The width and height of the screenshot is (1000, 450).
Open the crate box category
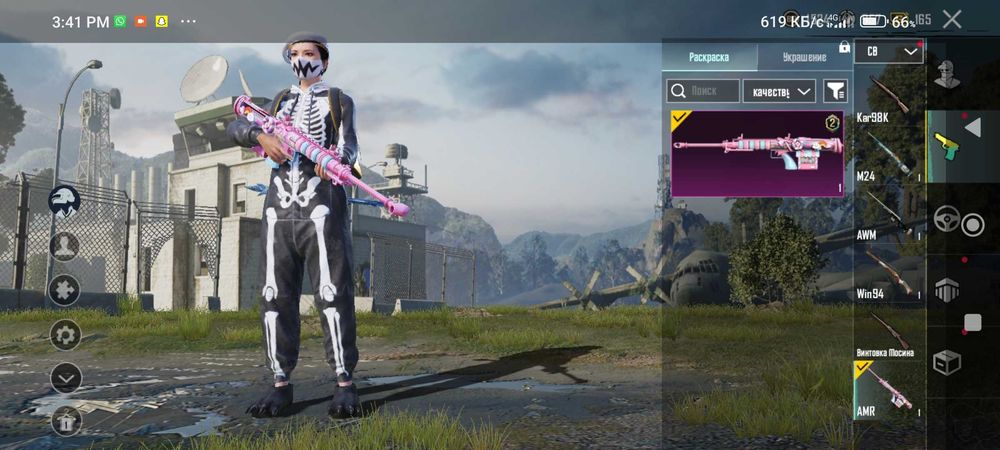pyautogui.click(x=946, y=362)
